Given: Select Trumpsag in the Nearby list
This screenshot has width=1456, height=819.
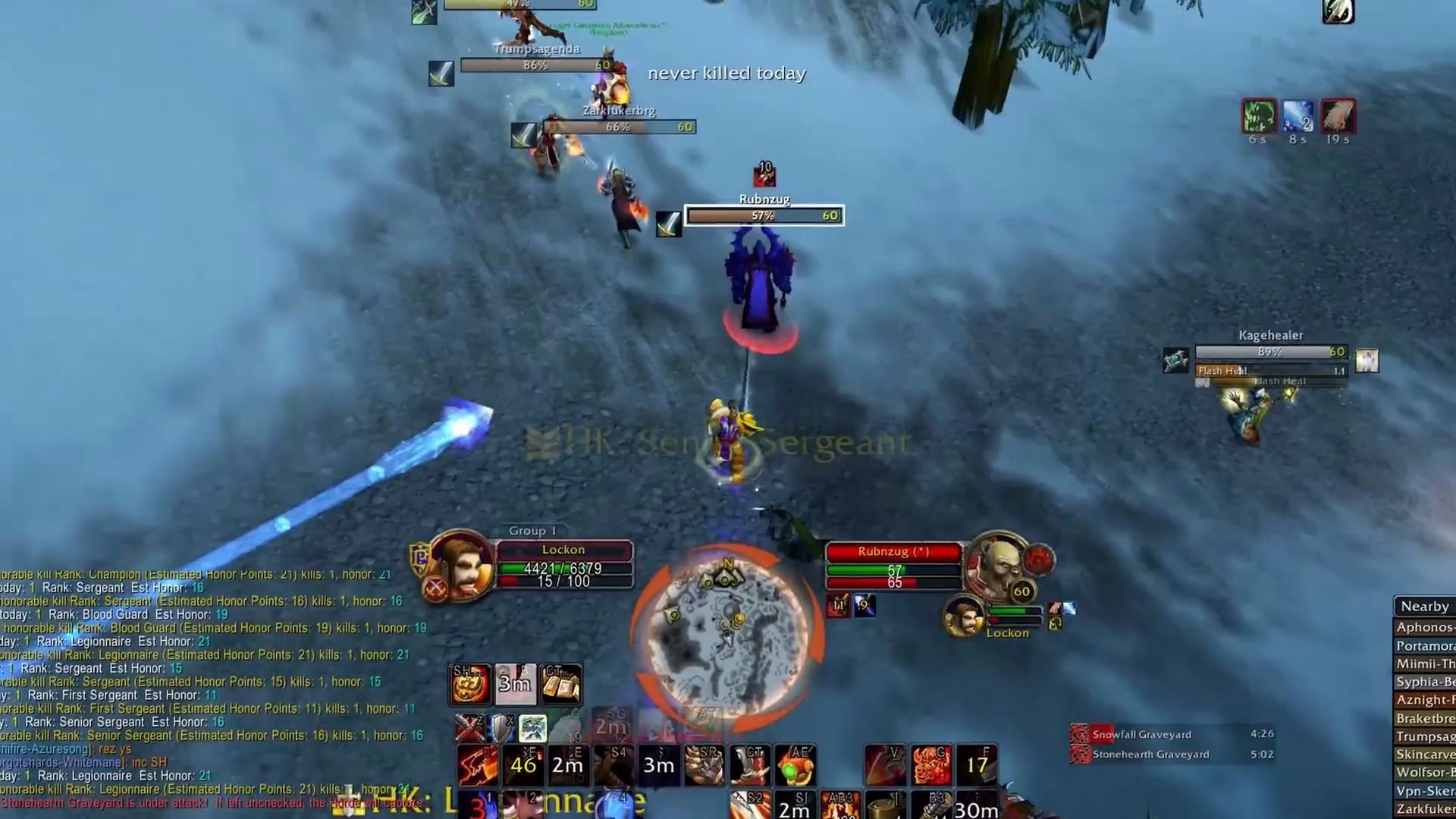Looking at the screenshot, I should click(1424, 736).
